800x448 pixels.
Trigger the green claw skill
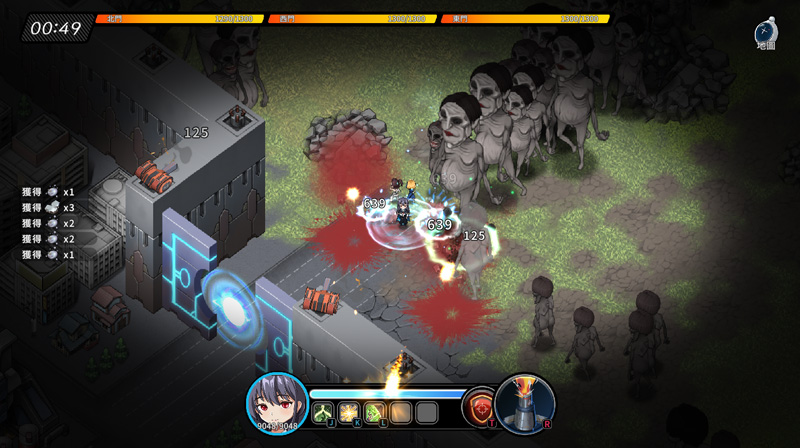pyautogui.click(x=375, y=412)
